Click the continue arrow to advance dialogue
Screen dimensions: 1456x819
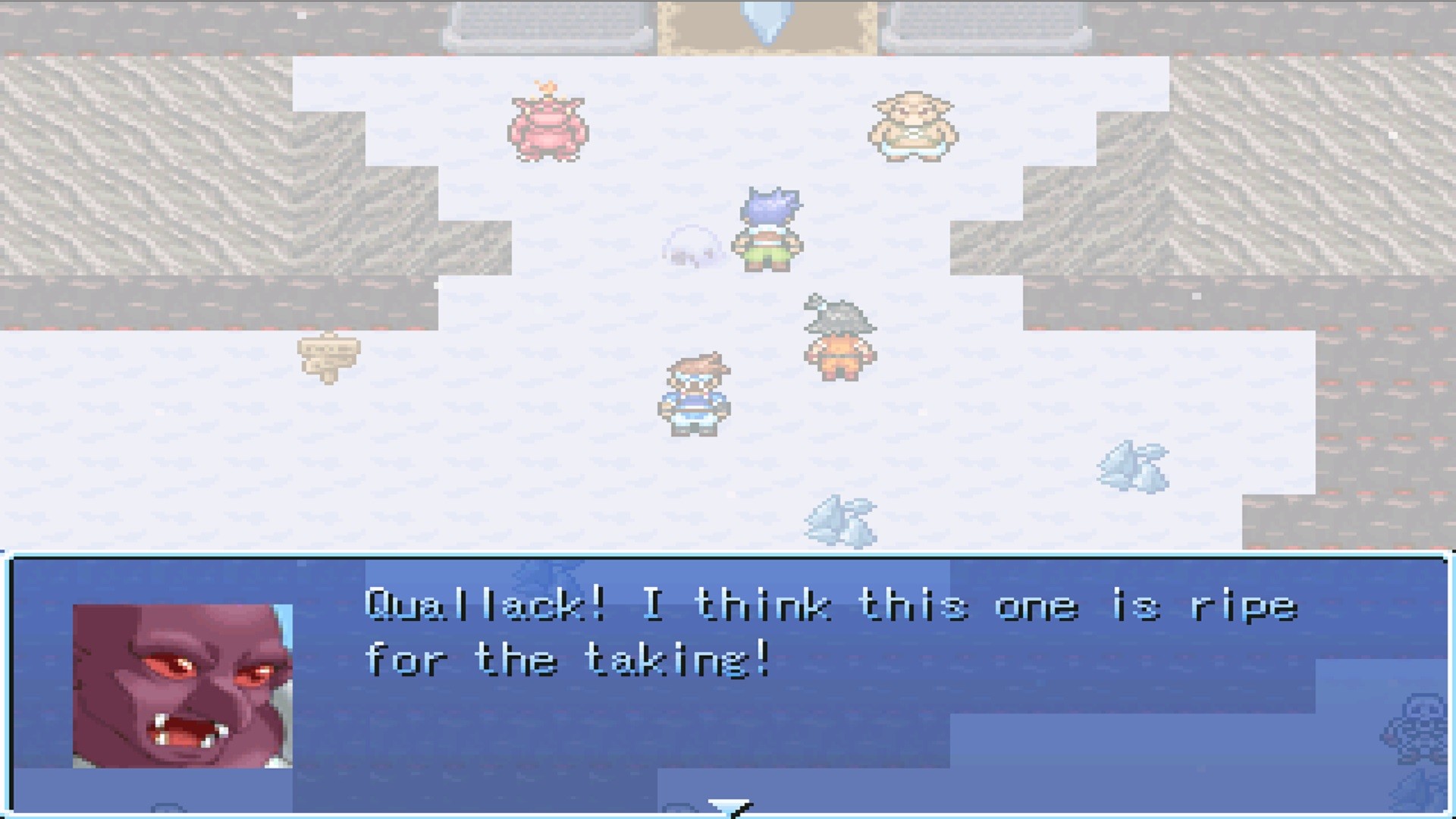730,804
